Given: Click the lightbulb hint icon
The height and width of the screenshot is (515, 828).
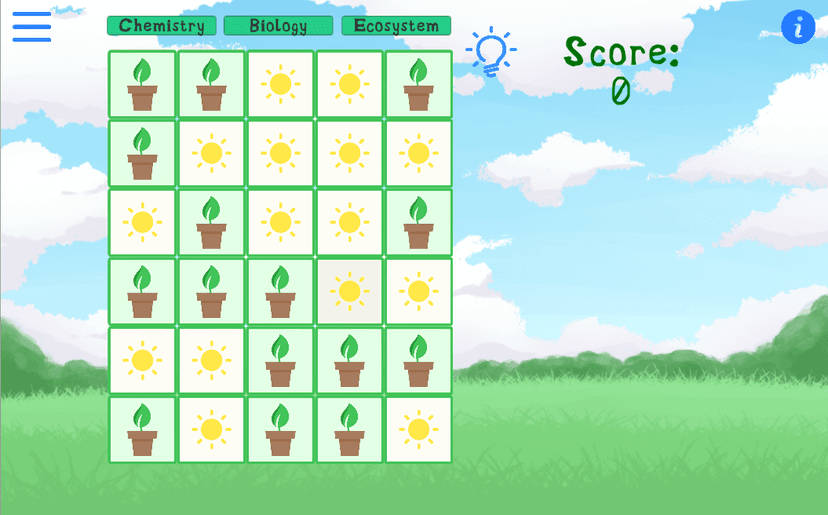Looking at the screenshot, I should pyautogui.click(x=491, y=52).
